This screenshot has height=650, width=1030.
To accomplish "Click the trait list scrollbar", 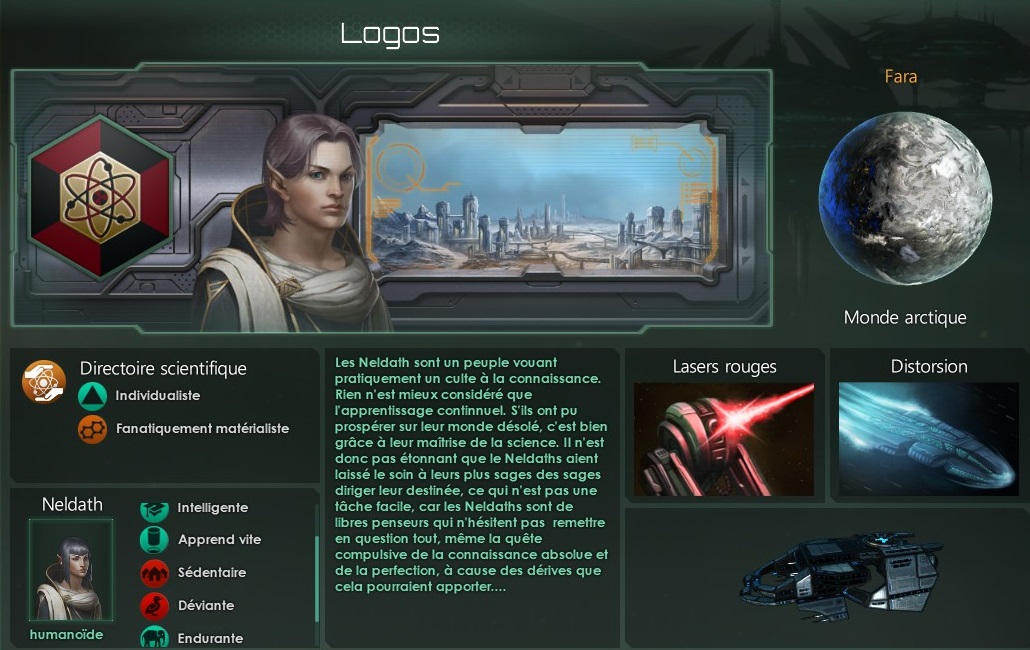I will click(317, 580).
